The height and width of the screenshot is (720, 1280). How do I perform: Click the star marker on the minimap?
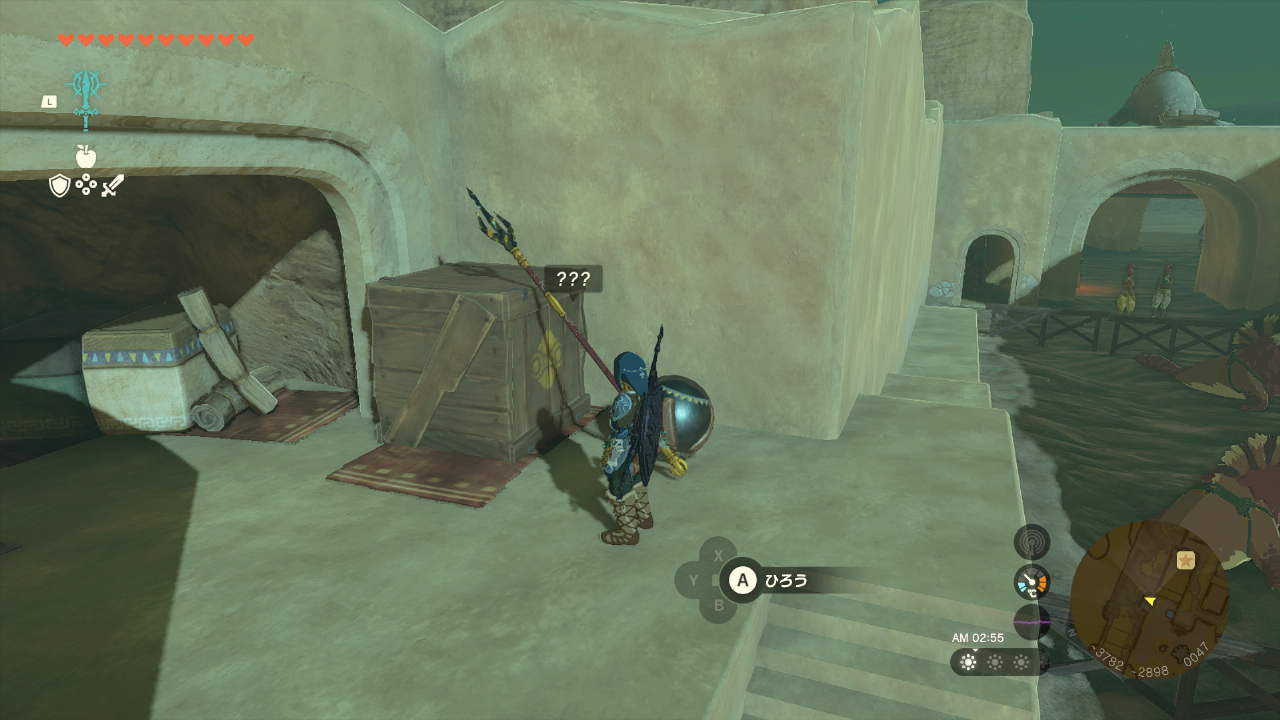point(1185,562)
